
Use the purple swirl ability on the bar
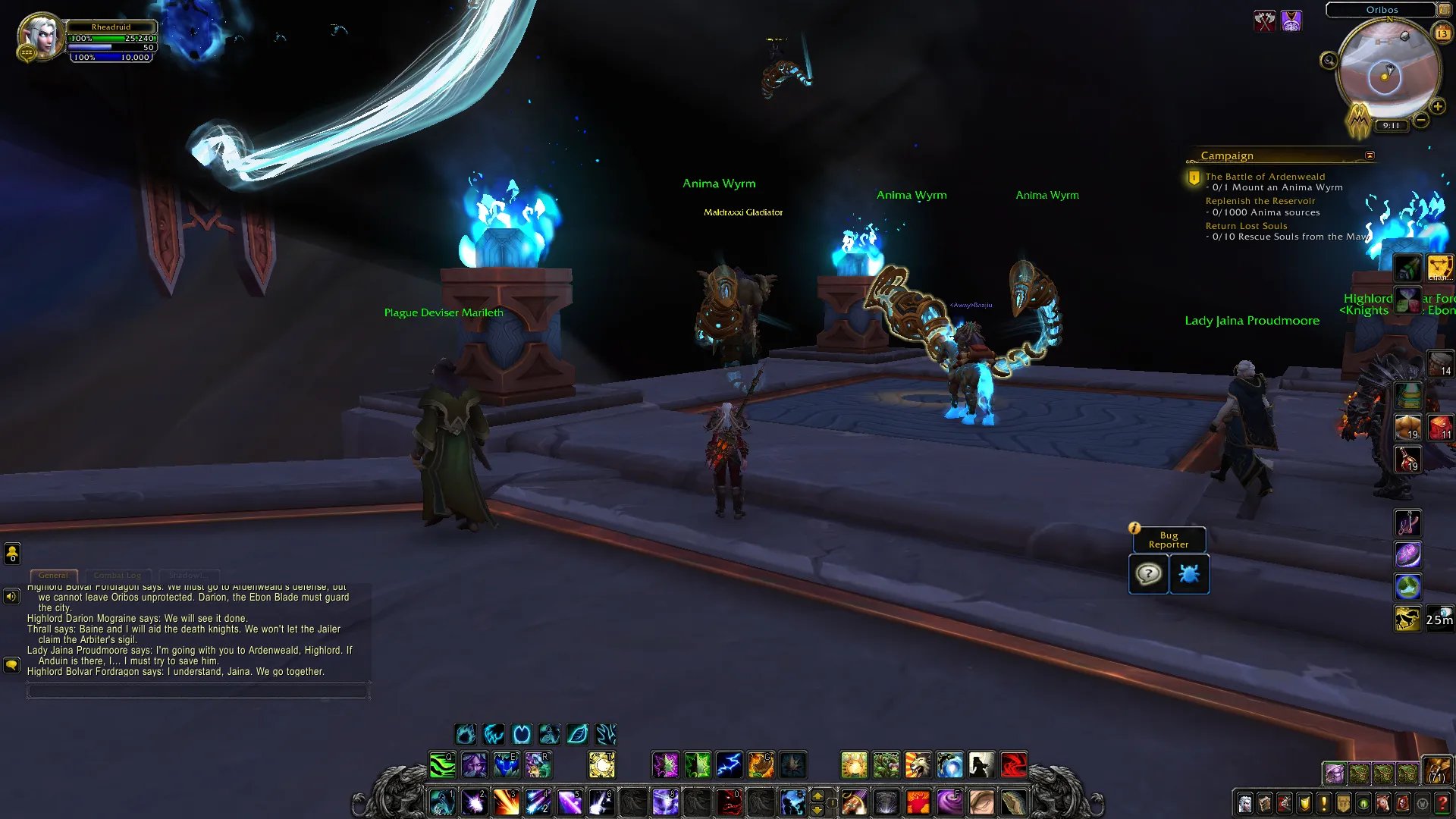(x=949, y=802)
